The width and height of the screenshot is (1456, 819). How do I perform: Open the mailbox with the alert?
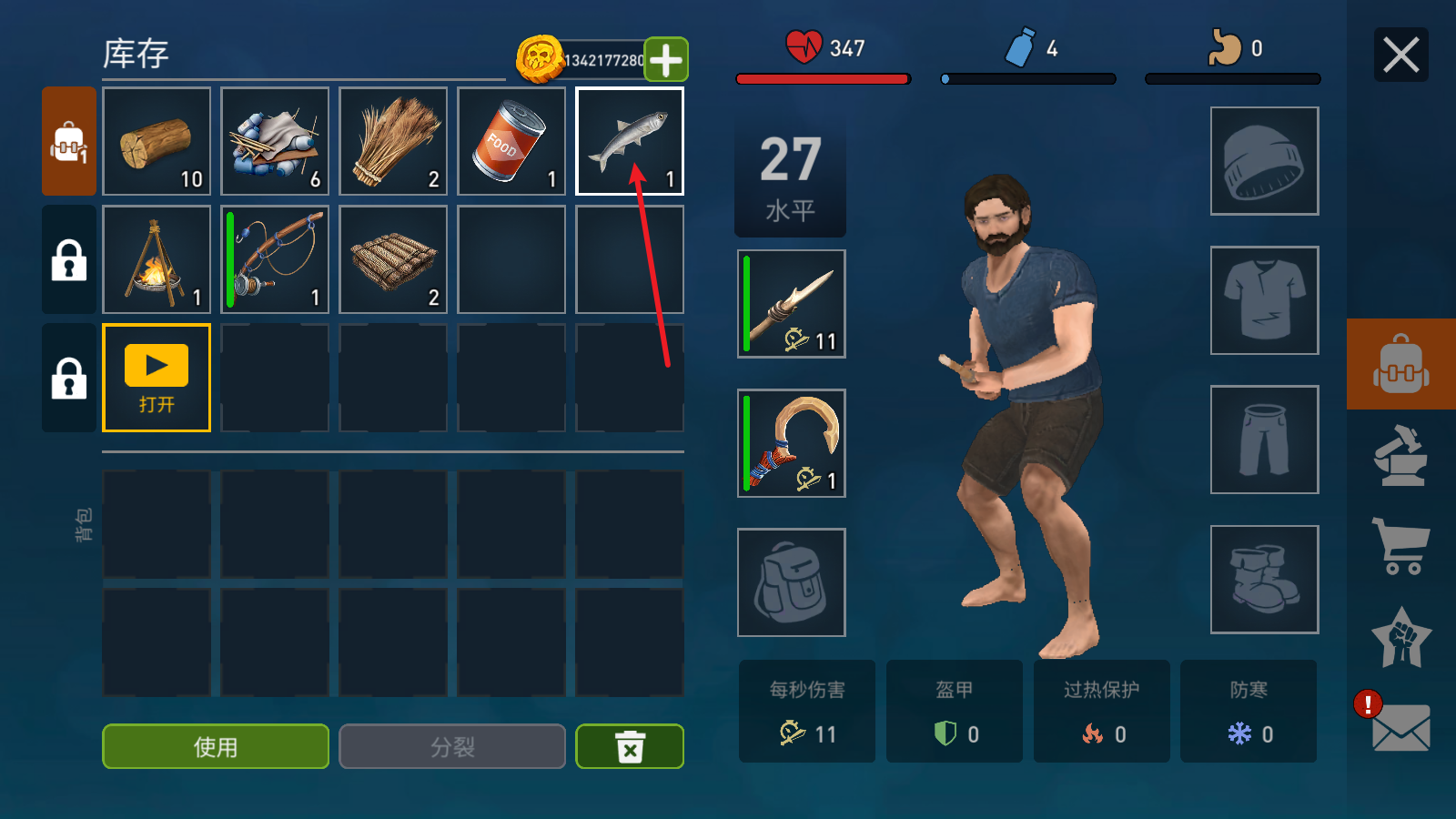tap(1399, 727)
